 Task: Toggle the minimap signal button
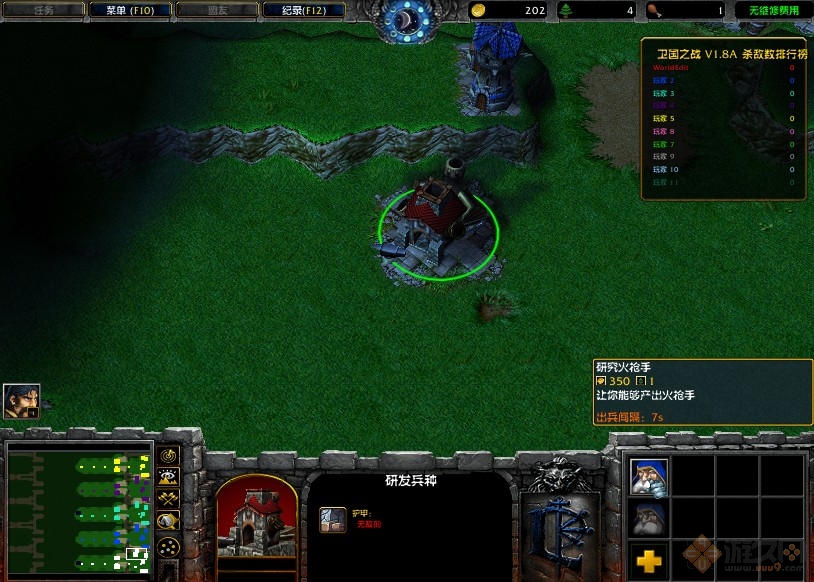(x=168, y=457)
